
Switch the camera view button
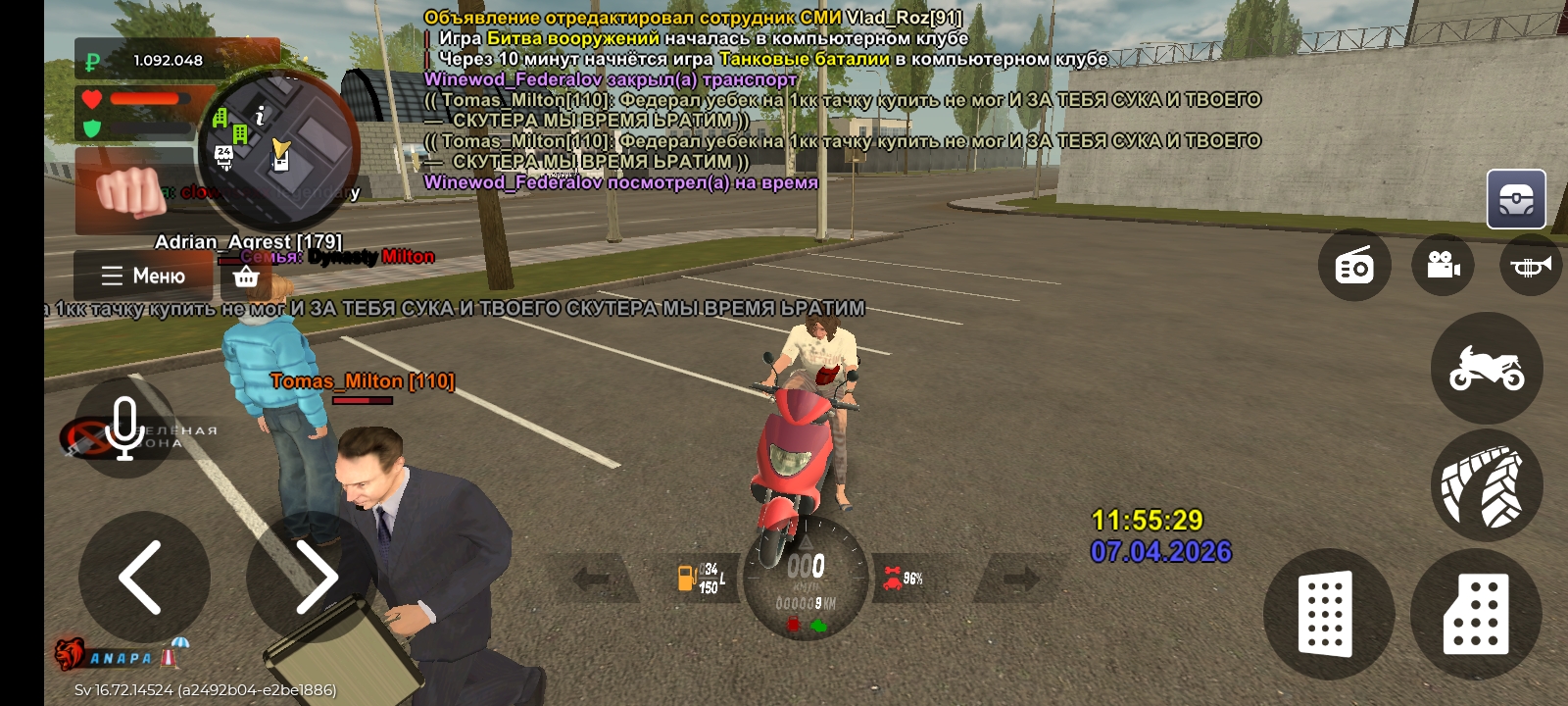click(1443, 265)
